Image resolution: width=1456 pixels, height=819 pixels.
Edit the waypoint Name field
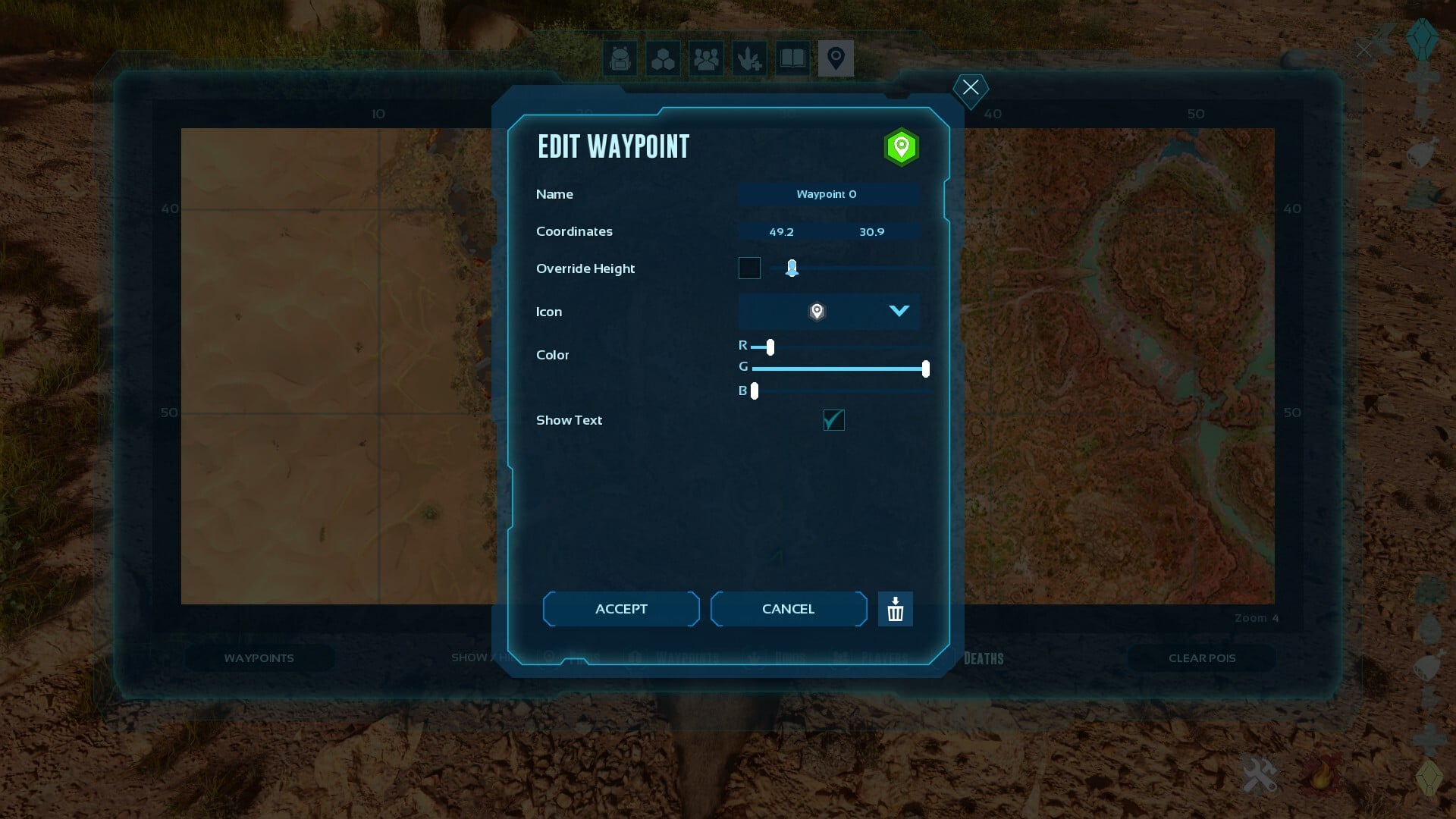828,194
